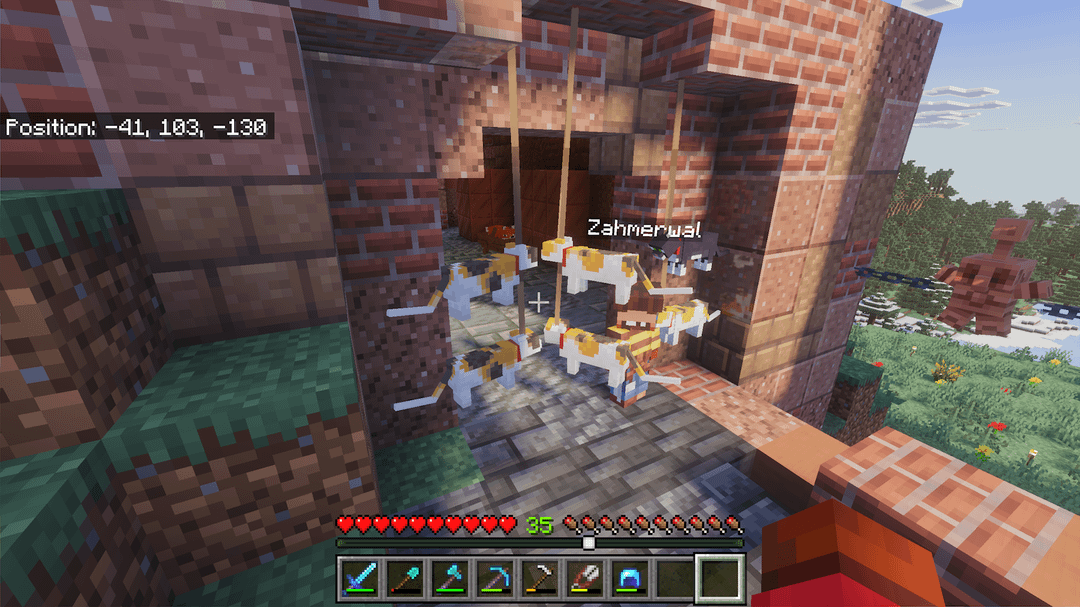Select the diamond shovel hotbar slot

point(404,579)
